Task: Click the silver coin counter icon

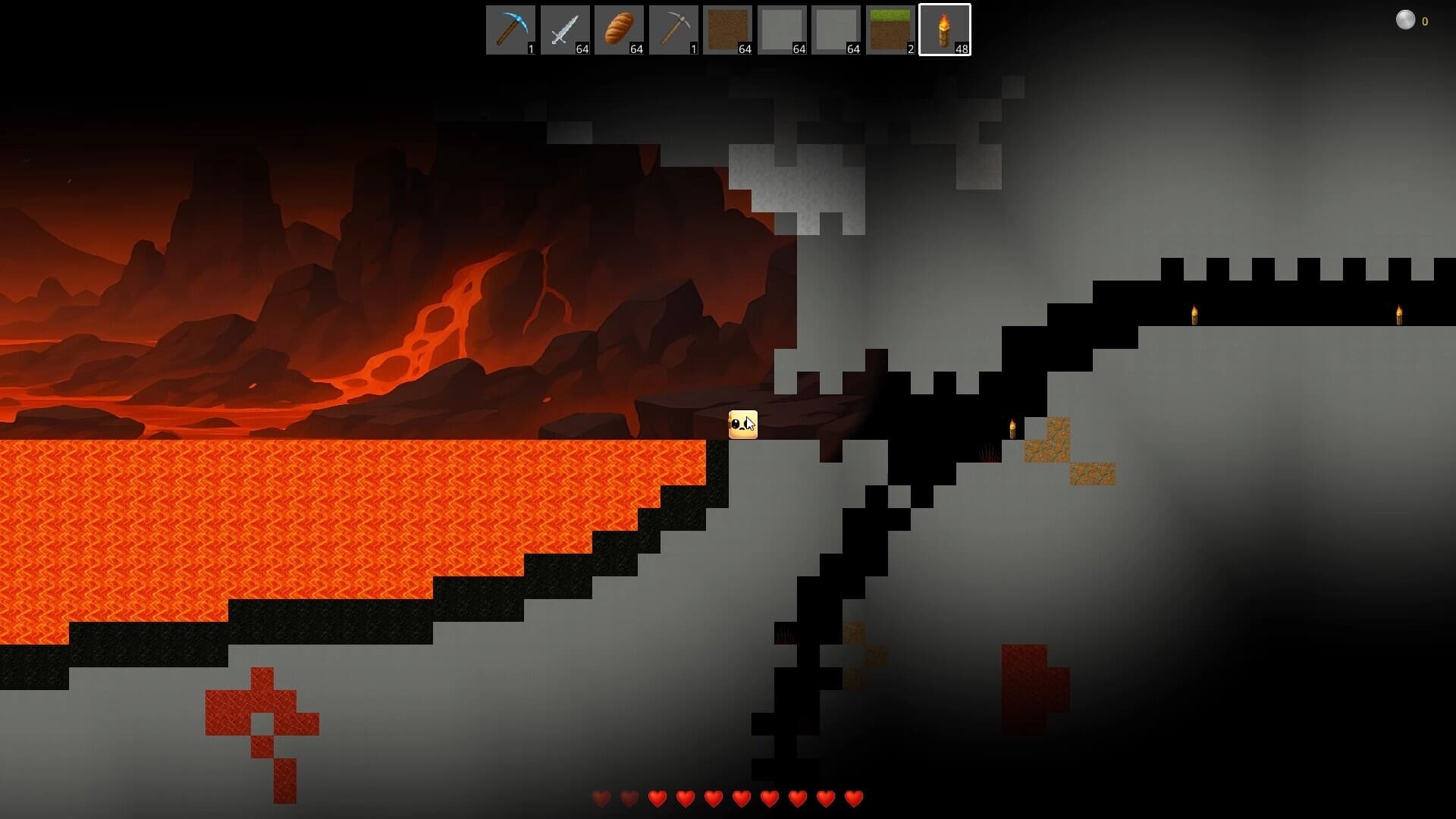Action: coord(1407,20)
